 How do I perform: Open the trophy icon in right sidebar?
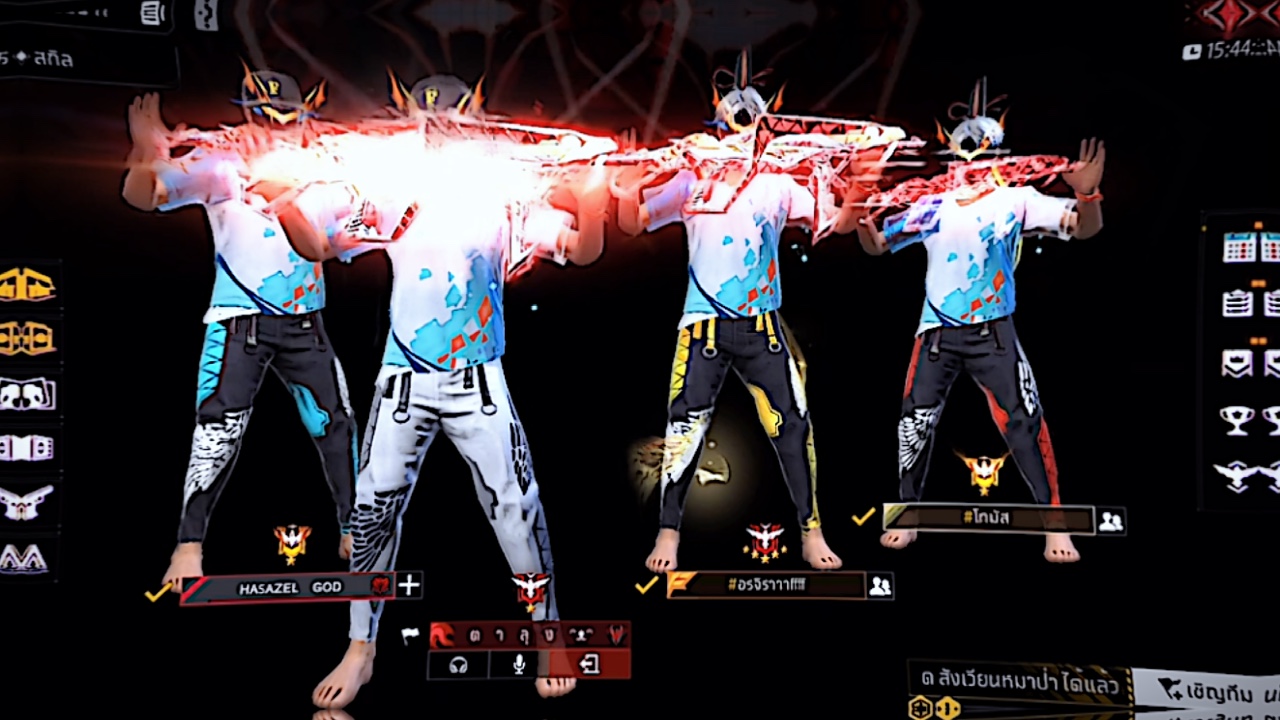click(1238, 420)
